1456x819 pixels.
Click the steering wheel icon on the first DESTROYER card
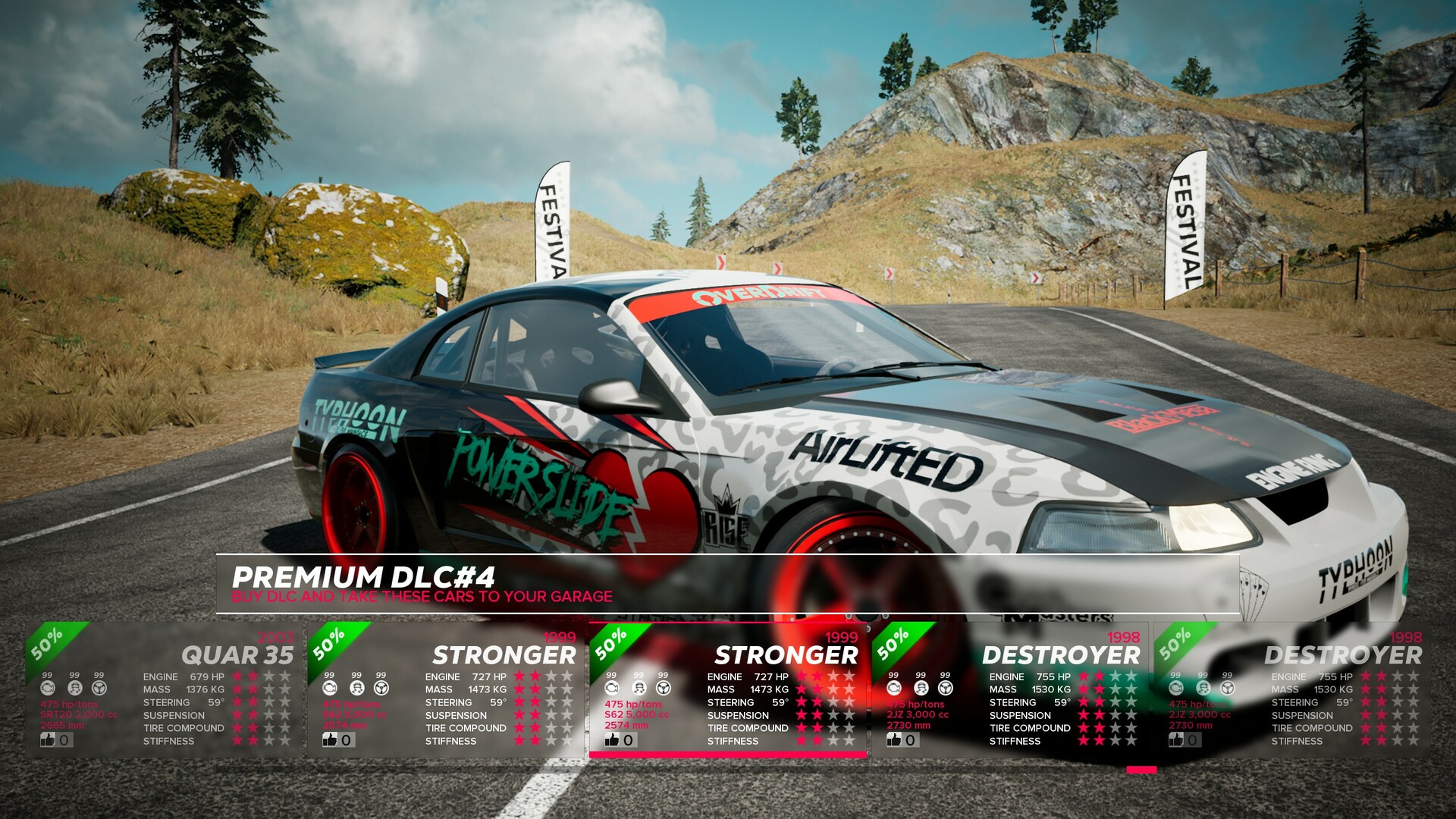coord(944,687)
